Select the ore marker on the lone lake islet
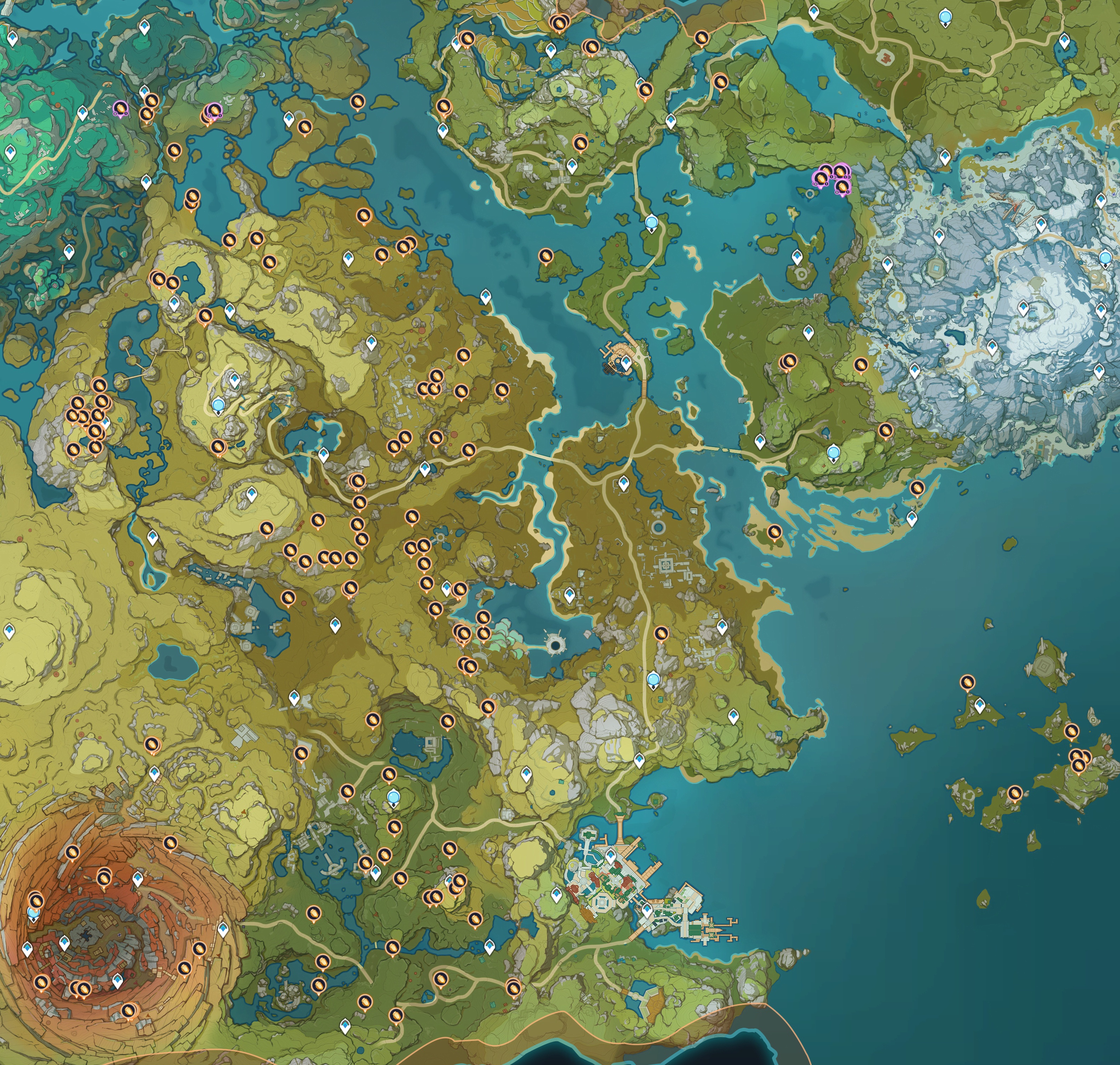 tap(545, 257)
